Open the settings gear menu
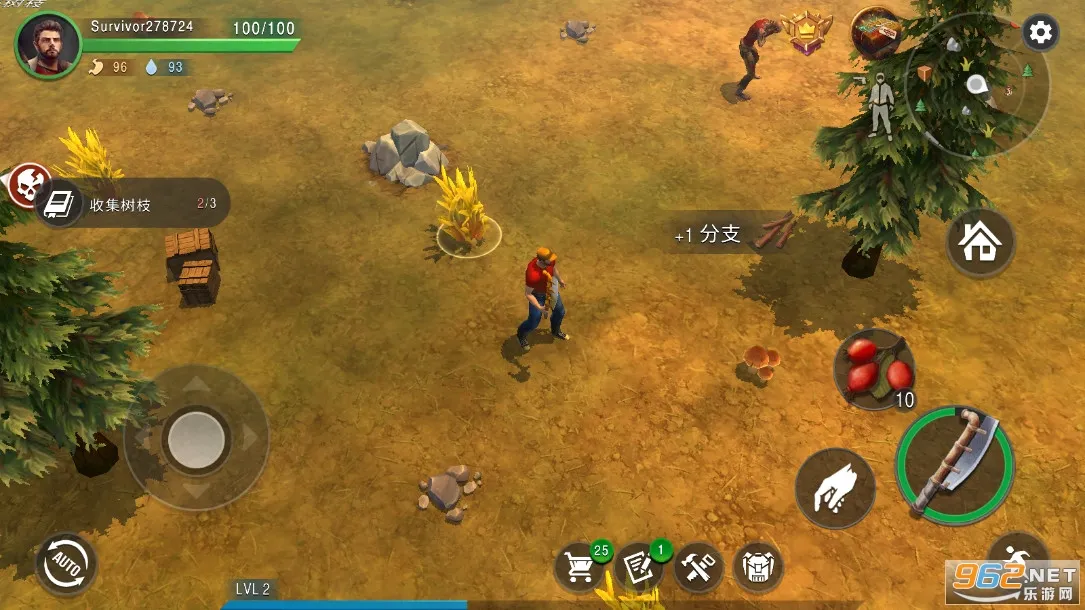This screenshot has width=1085, height=610. 1040,33
